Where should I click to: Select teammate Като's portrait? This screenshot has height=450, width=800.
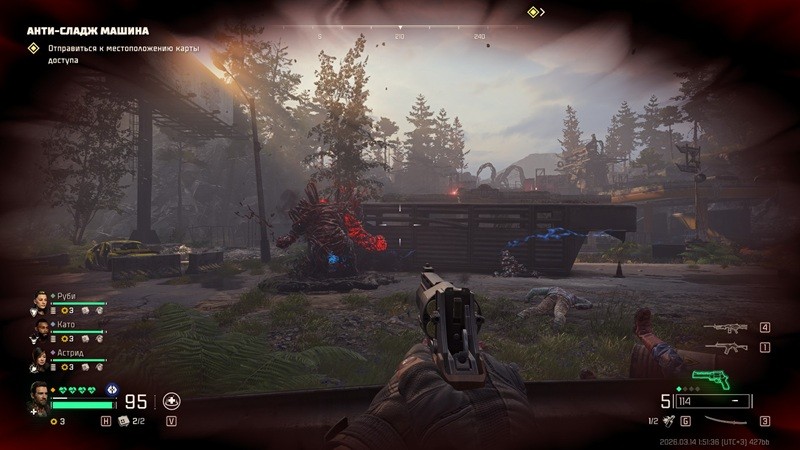coord(40,327)
